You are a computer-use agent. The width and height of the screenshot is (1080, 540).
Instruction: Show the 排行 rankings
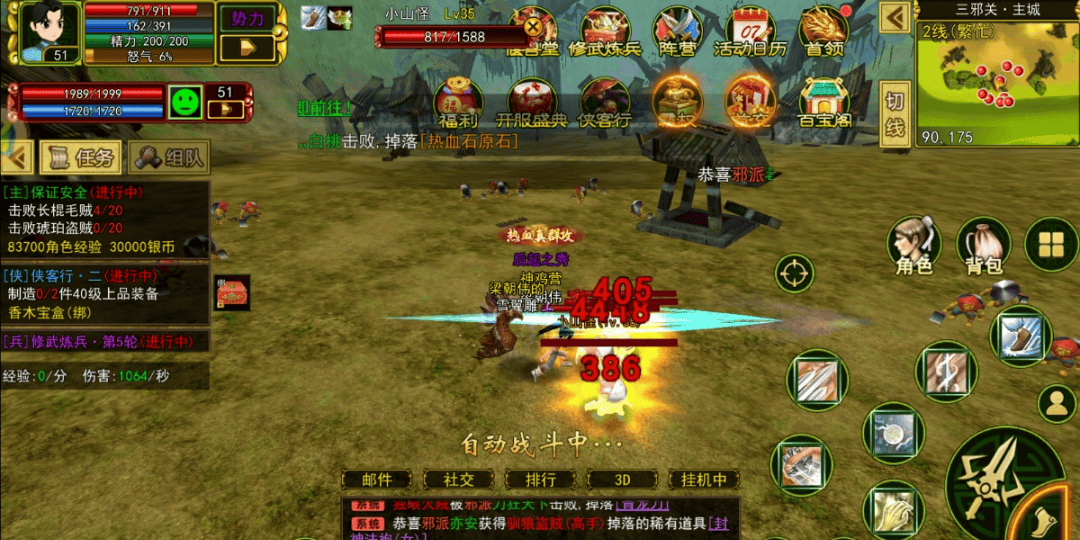(540, 480)
